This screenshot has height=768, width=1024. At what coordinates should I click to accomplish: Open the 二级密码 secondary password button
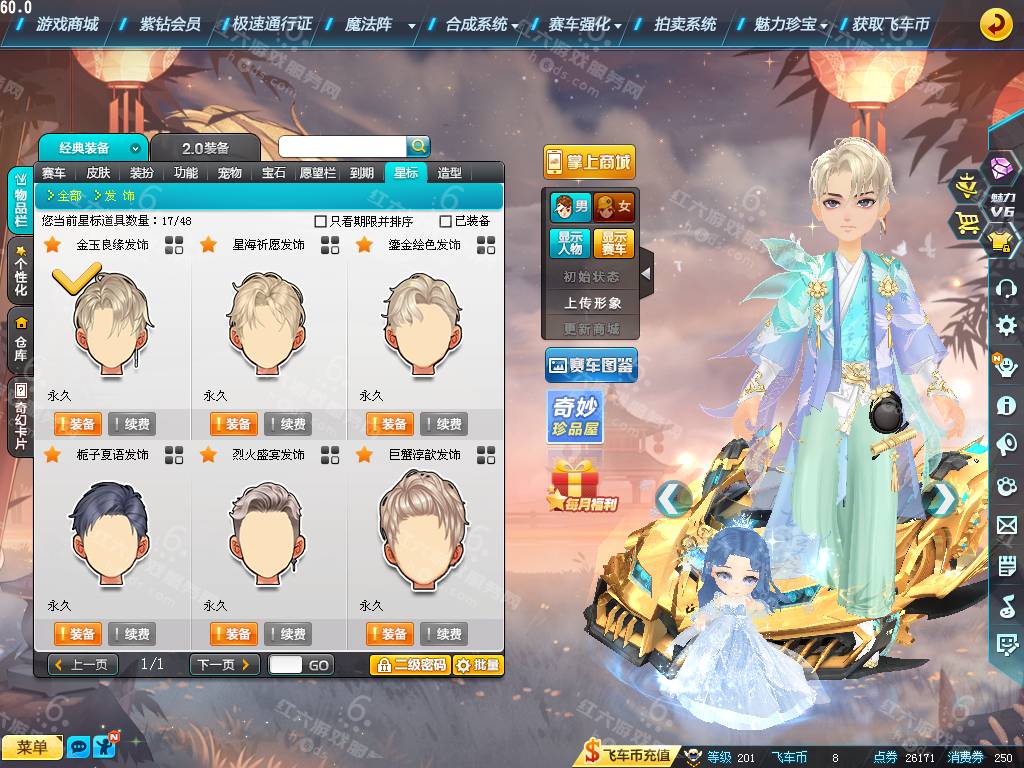[x=410, y=665]
